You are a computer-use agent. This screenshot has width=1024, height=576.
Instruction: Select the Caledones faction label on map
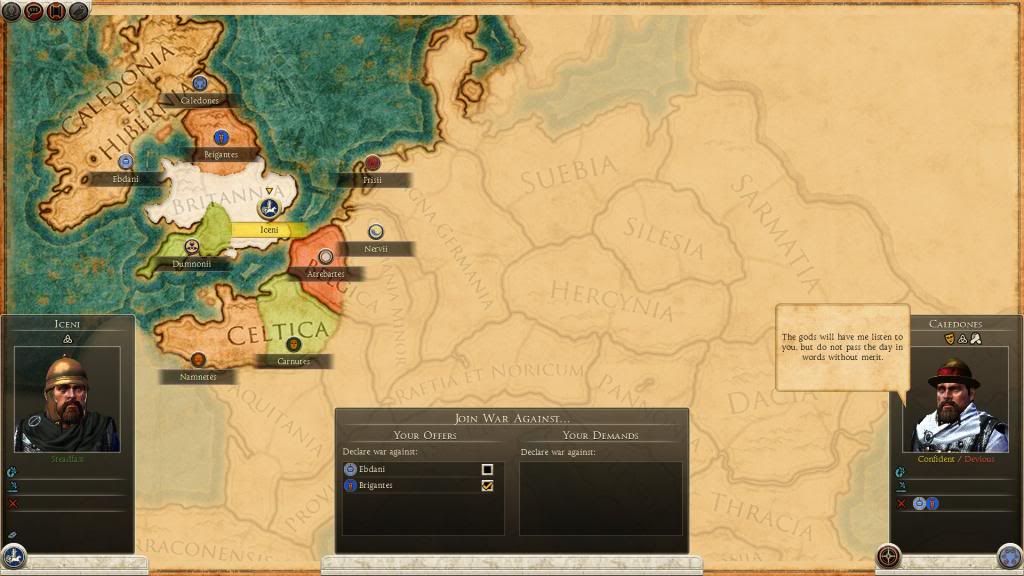click(x=199, y=100)
